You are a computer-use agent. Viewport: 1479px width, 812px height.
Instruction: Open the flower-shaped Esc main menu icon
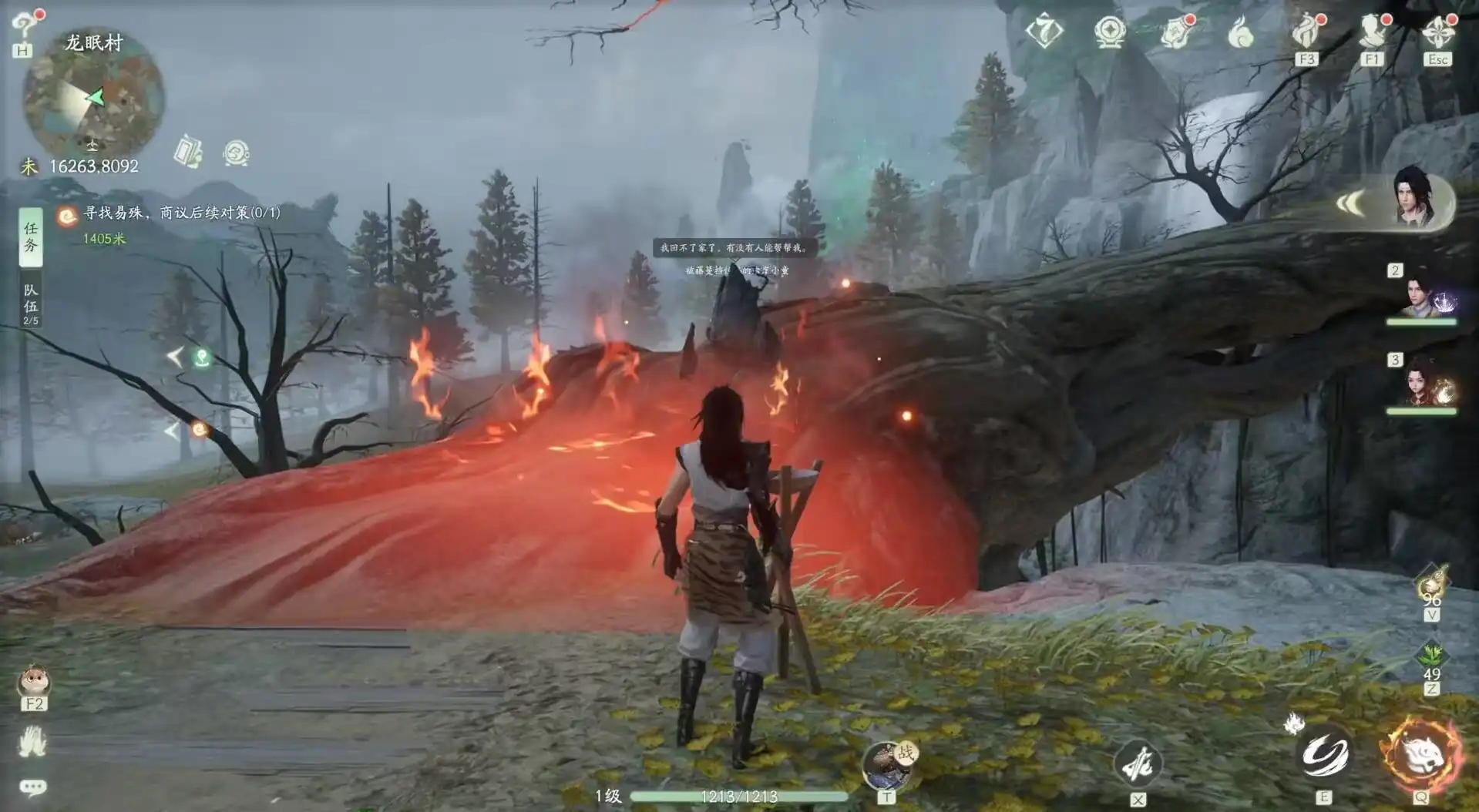(x=1437, y=32)
